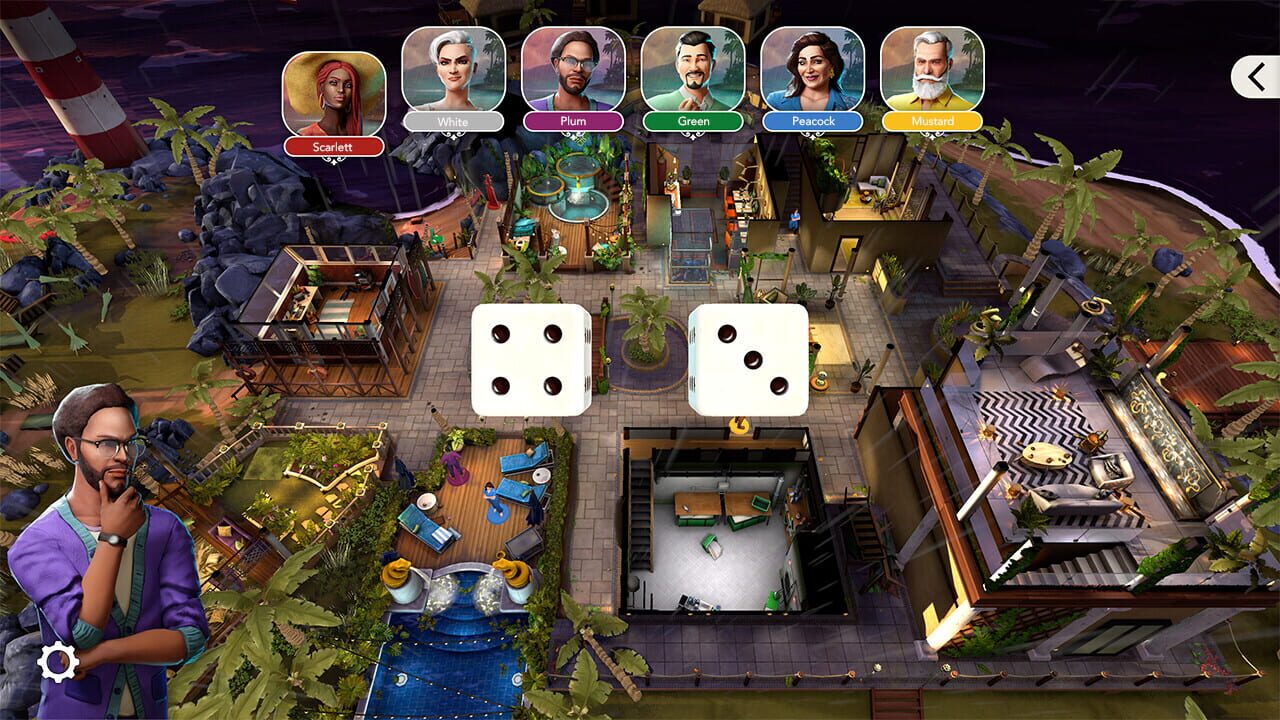Click the yellow player token near the stairwell
This screenshot has height=720, width=1280.
point(738,426)
